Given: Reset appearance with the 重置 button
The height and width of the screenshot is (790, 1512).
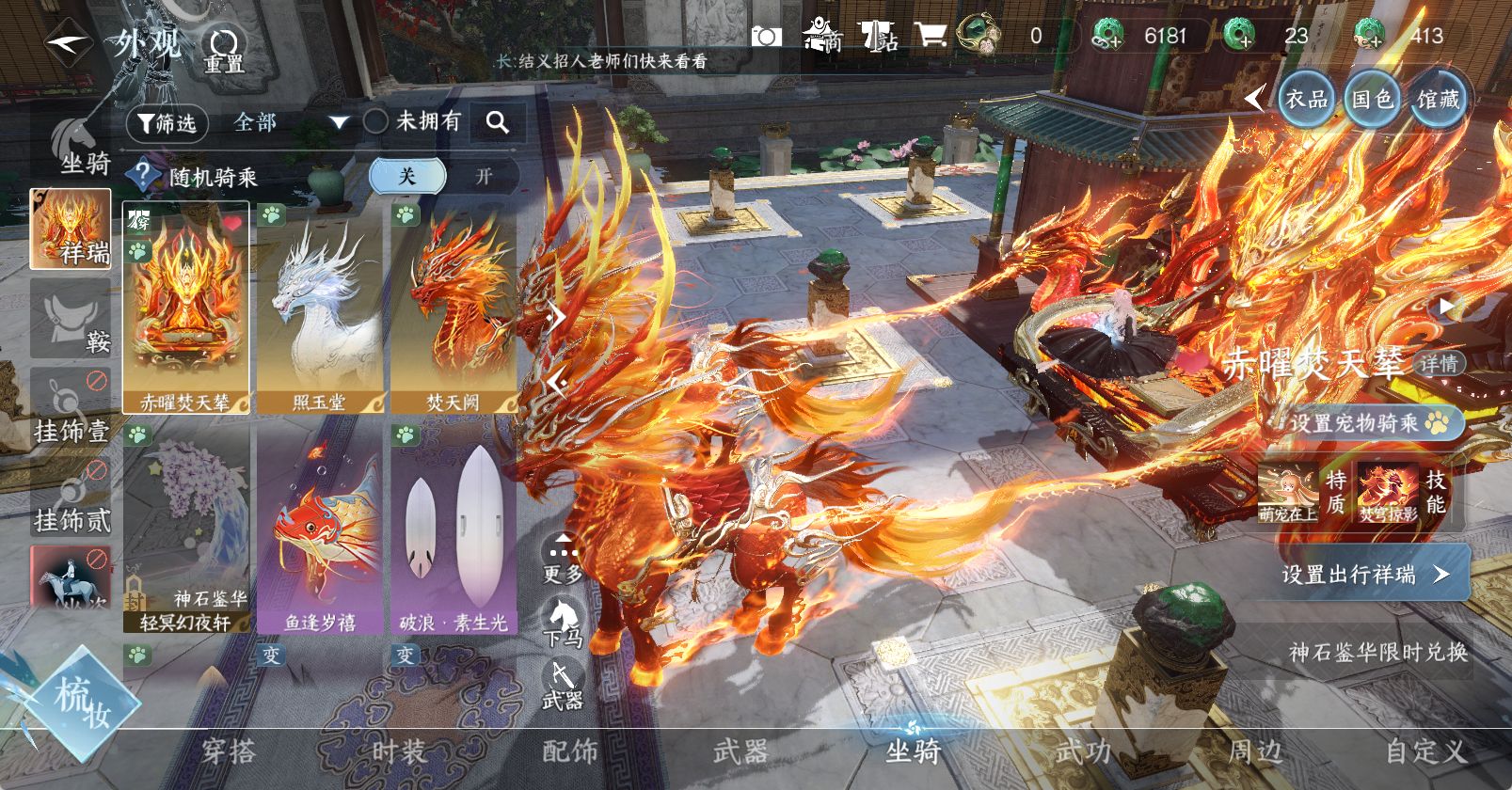Looking at the screenshot, I should (x=225, y=49).
